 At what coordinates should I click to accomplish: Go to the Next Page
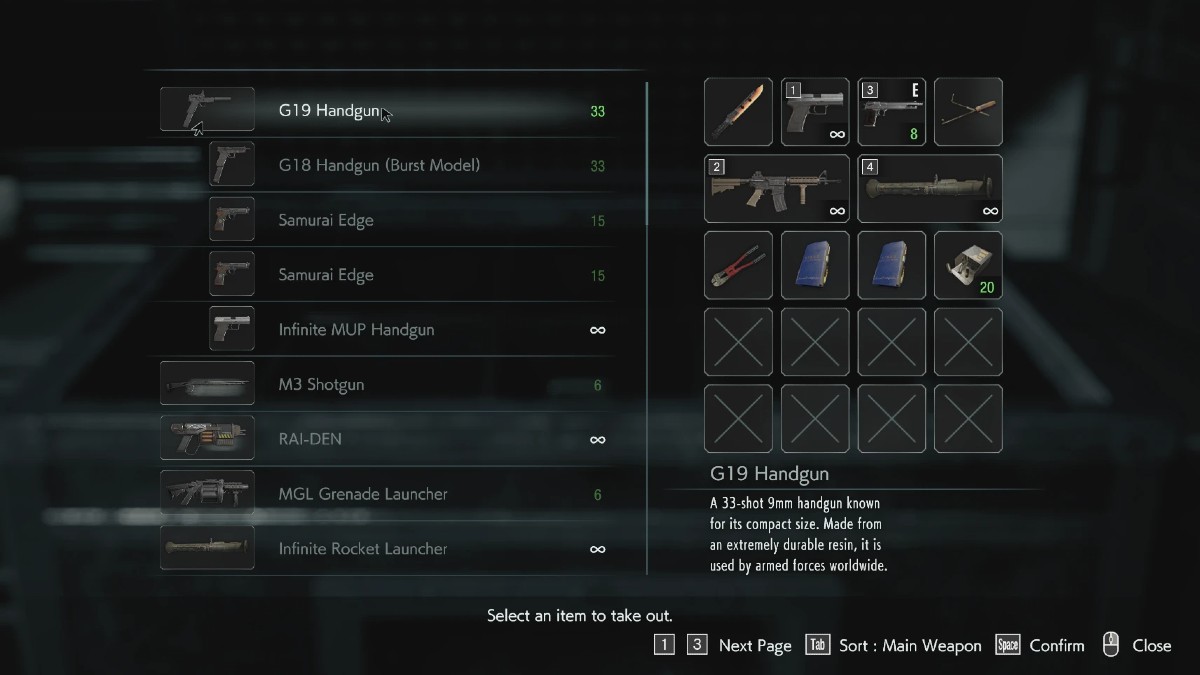754,646
